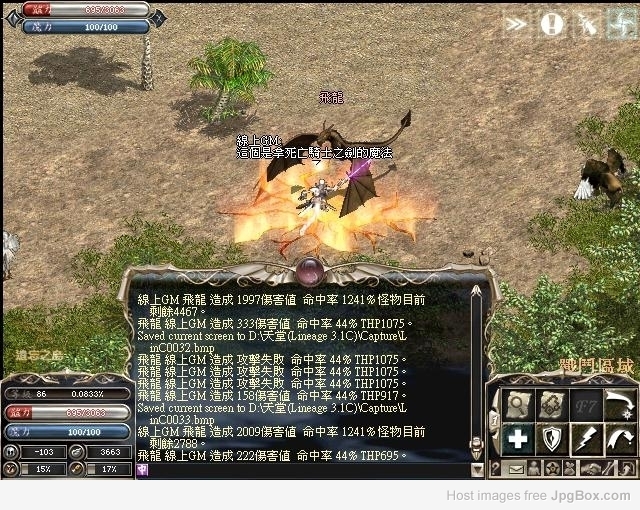
Task: Open the character silhouette menu
Action: coord(535,468)
